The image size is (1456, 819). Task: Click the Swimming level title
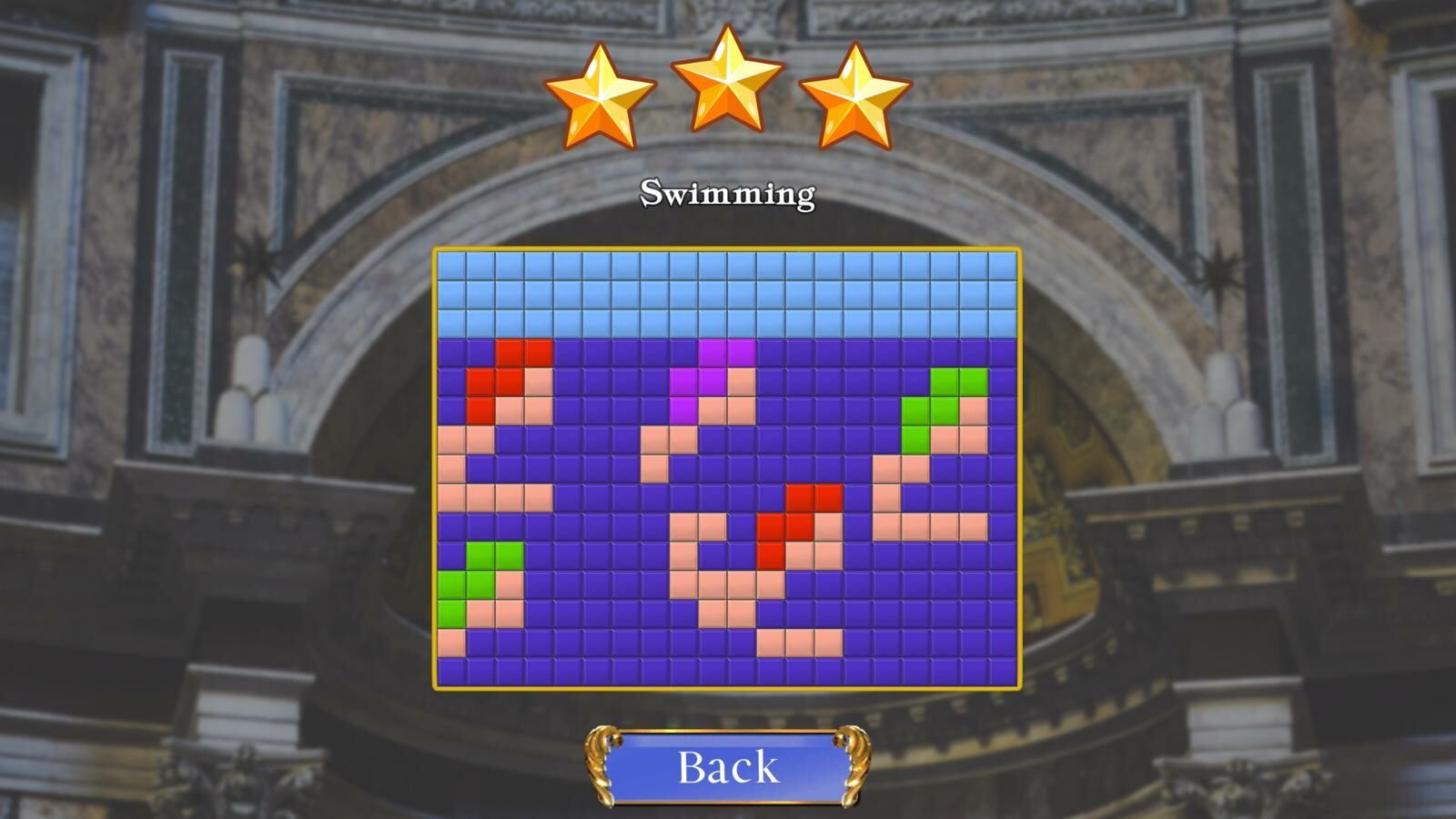click(728, 193)
